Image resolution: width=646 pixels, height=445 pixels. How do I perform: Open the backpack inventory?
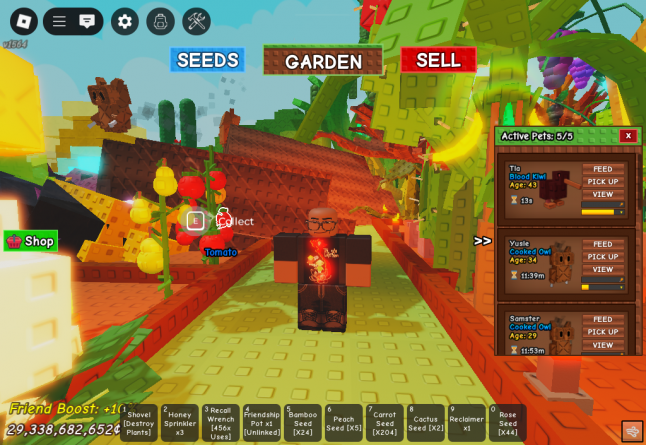[x=160, y=21]
